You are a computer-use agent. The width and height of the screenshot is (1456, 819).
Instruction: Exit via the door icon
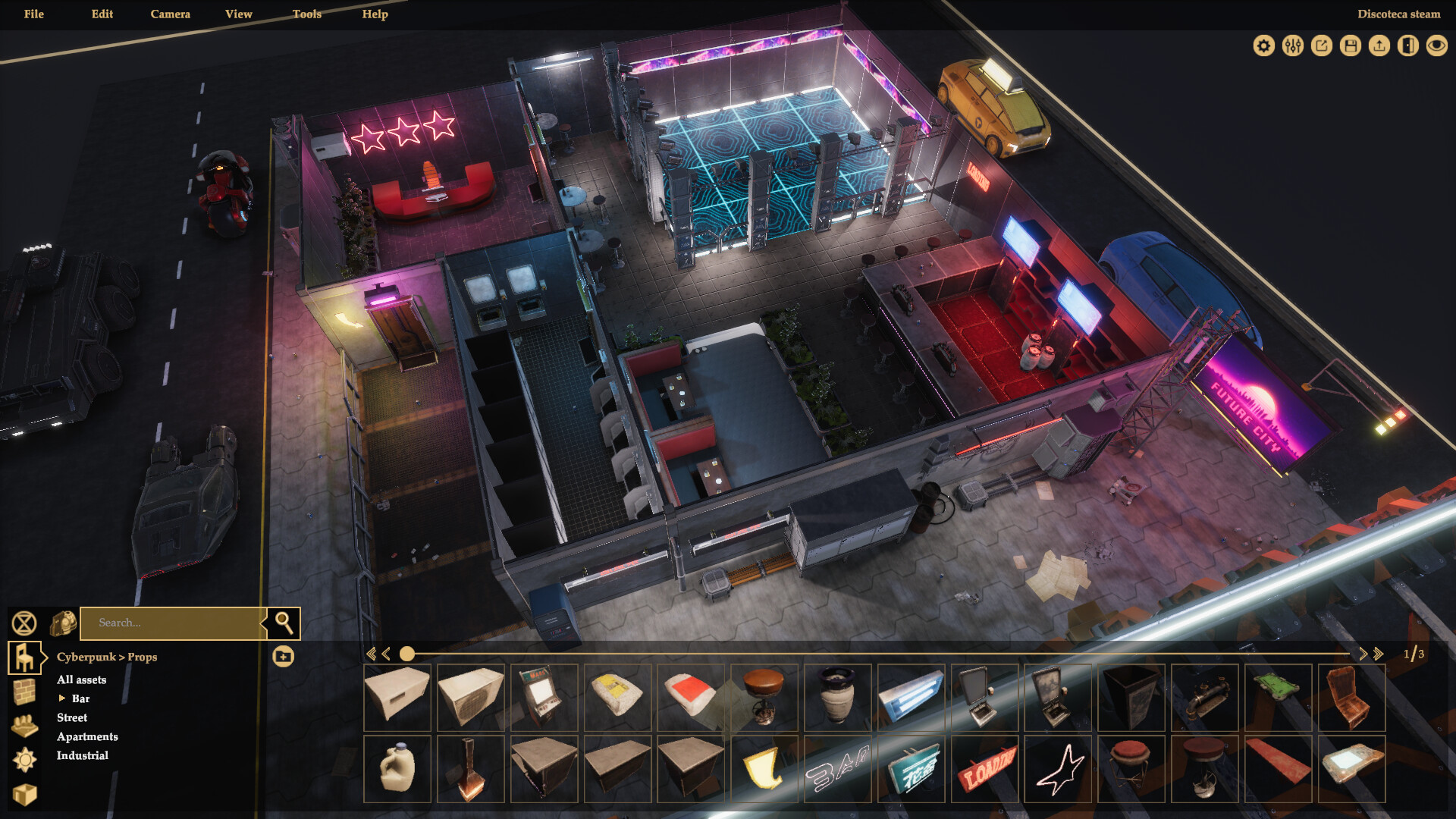pos(1407,45)
